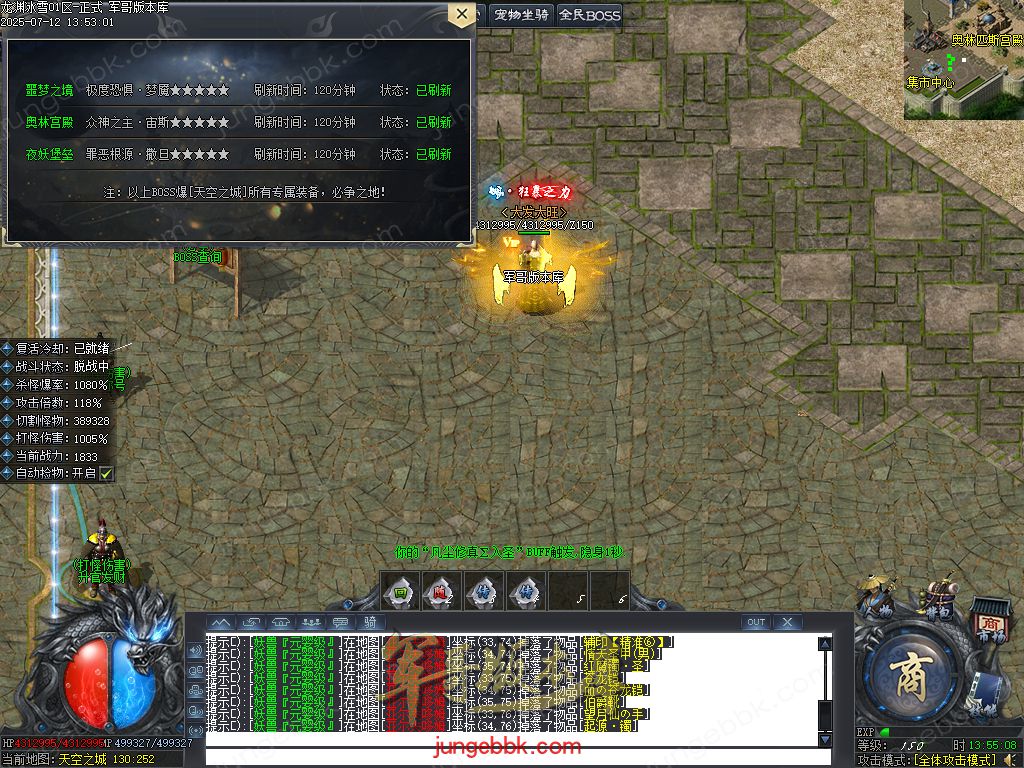Go to 奥林宫殿 from the boss list
Viewport: 1024px width, 768px height.
(x=50, y=122)
